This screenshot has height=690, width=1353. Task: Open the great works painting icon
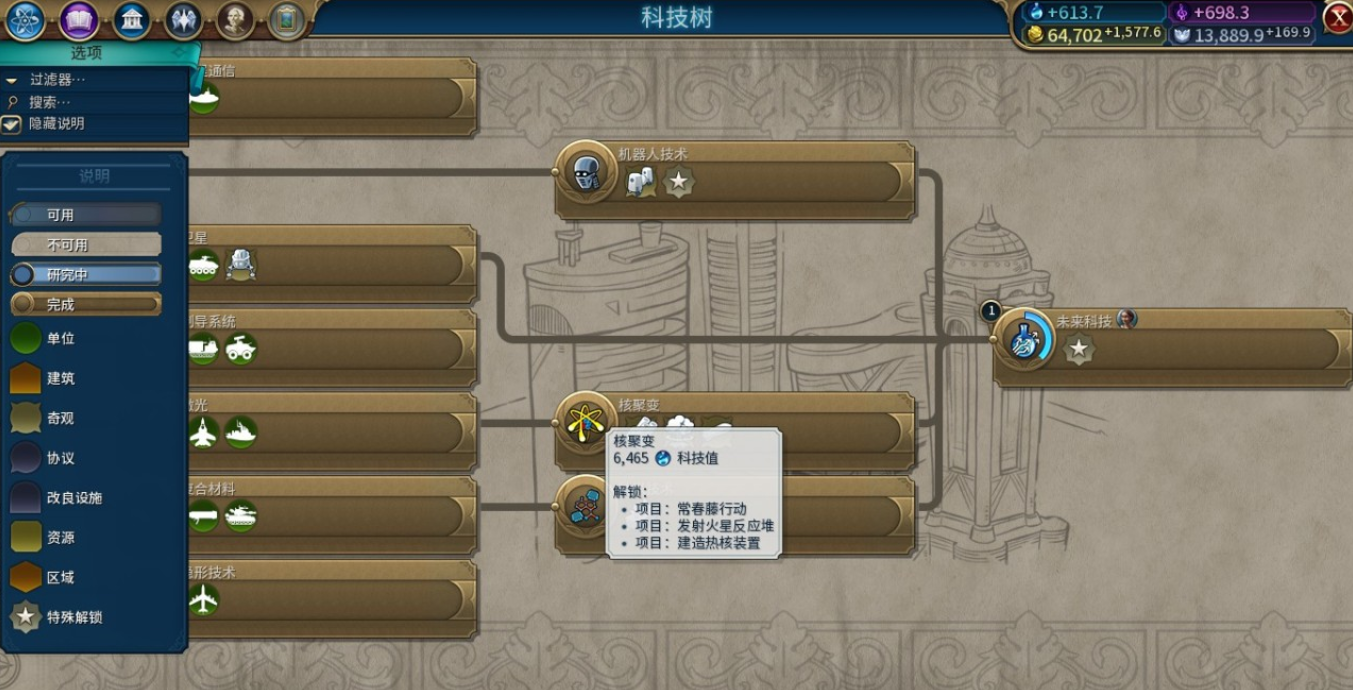point(287,19)
